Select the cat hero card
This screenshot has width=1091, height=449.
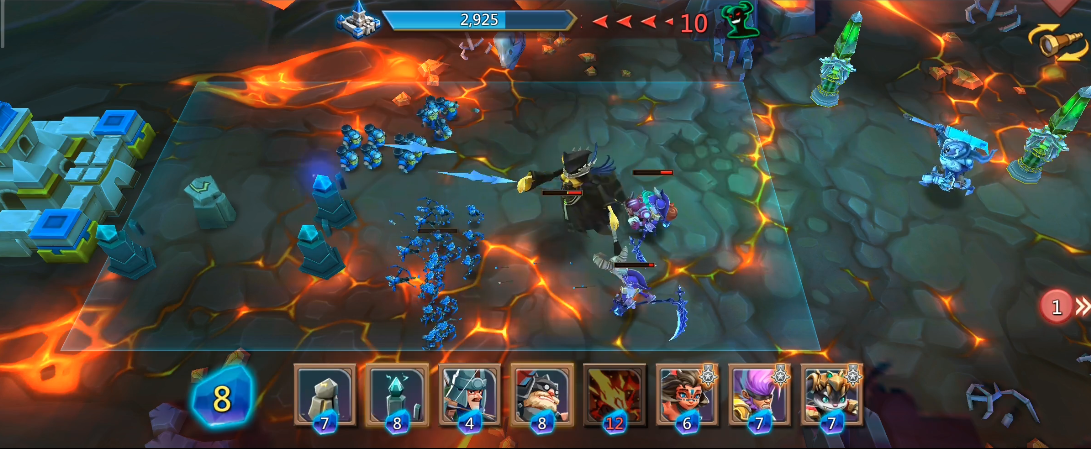(831, 395)
